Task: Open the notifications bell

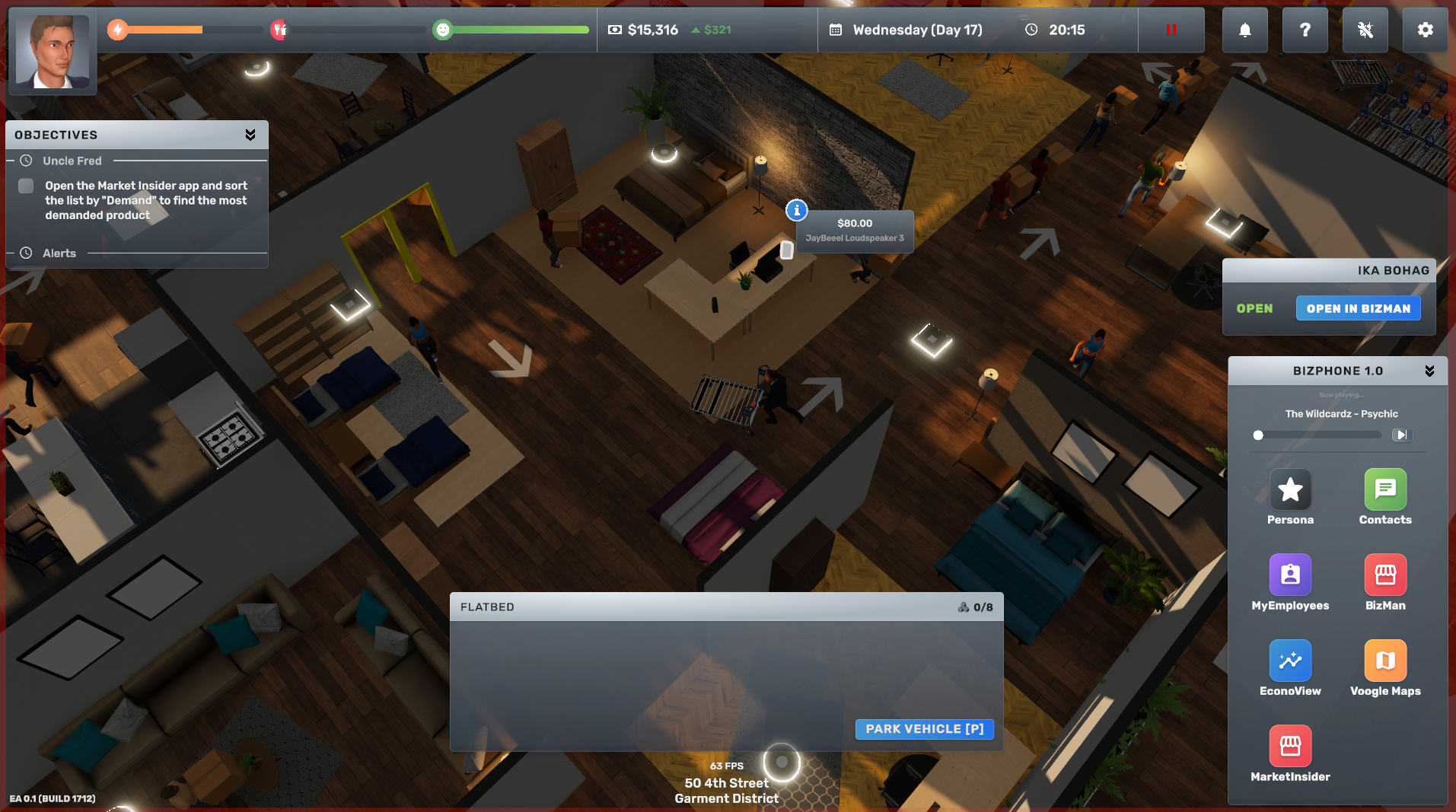Action: point(1244,30)
